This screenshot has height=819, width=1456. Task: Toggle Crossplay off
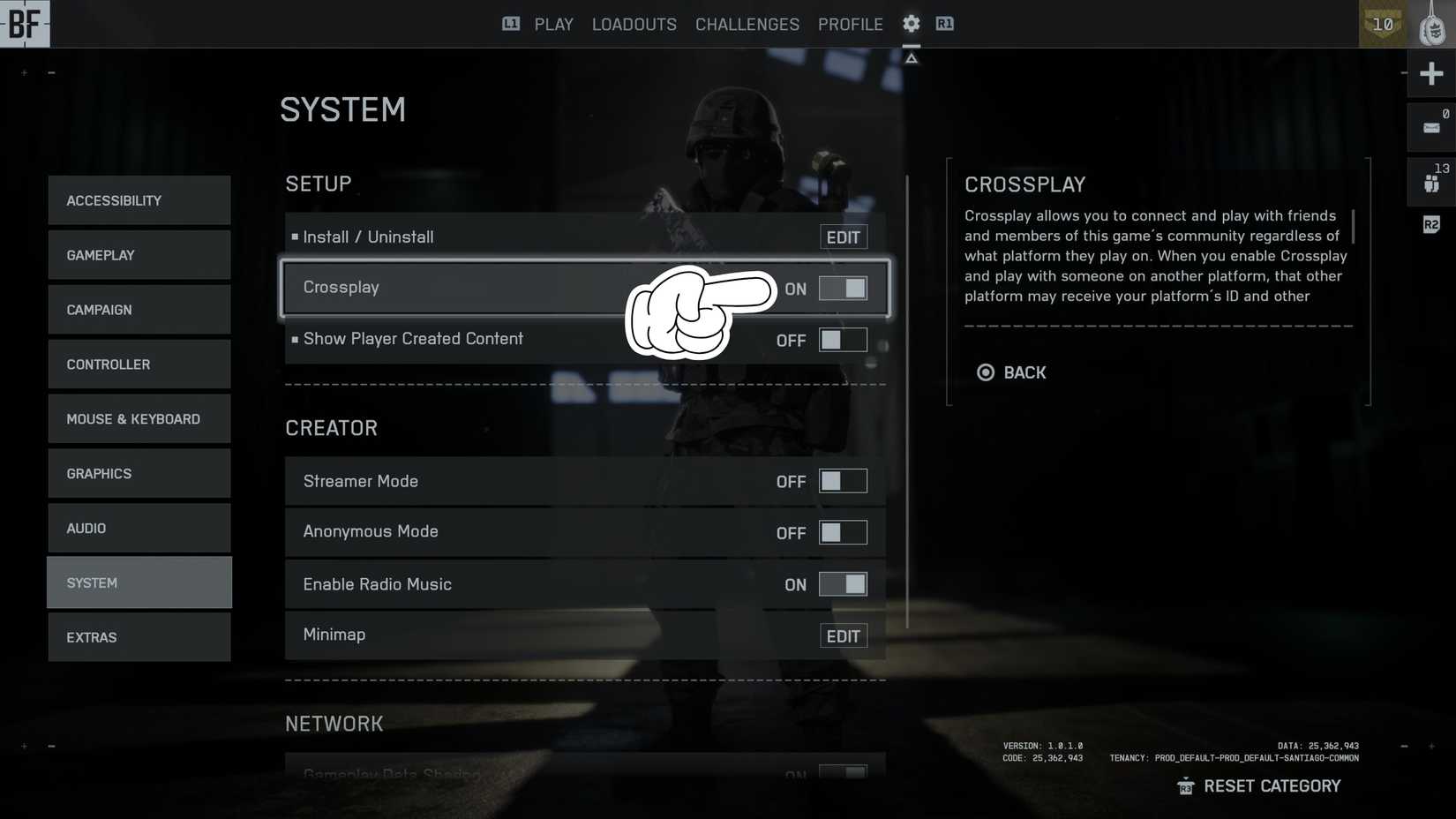coord(843,288)
